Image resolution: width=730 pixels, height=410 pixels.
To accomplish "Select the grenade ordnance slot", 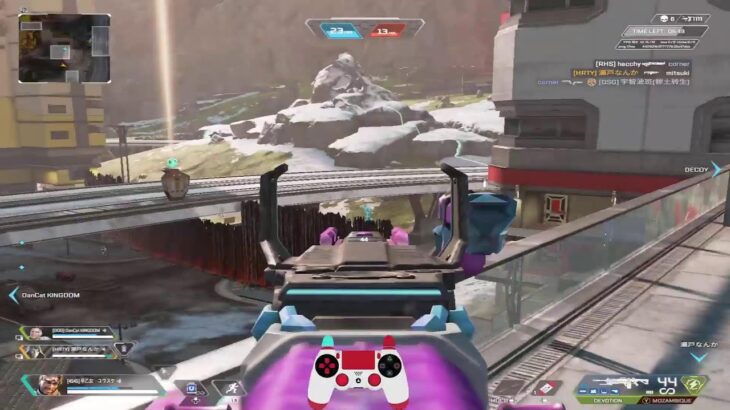I will pos(546,387).
